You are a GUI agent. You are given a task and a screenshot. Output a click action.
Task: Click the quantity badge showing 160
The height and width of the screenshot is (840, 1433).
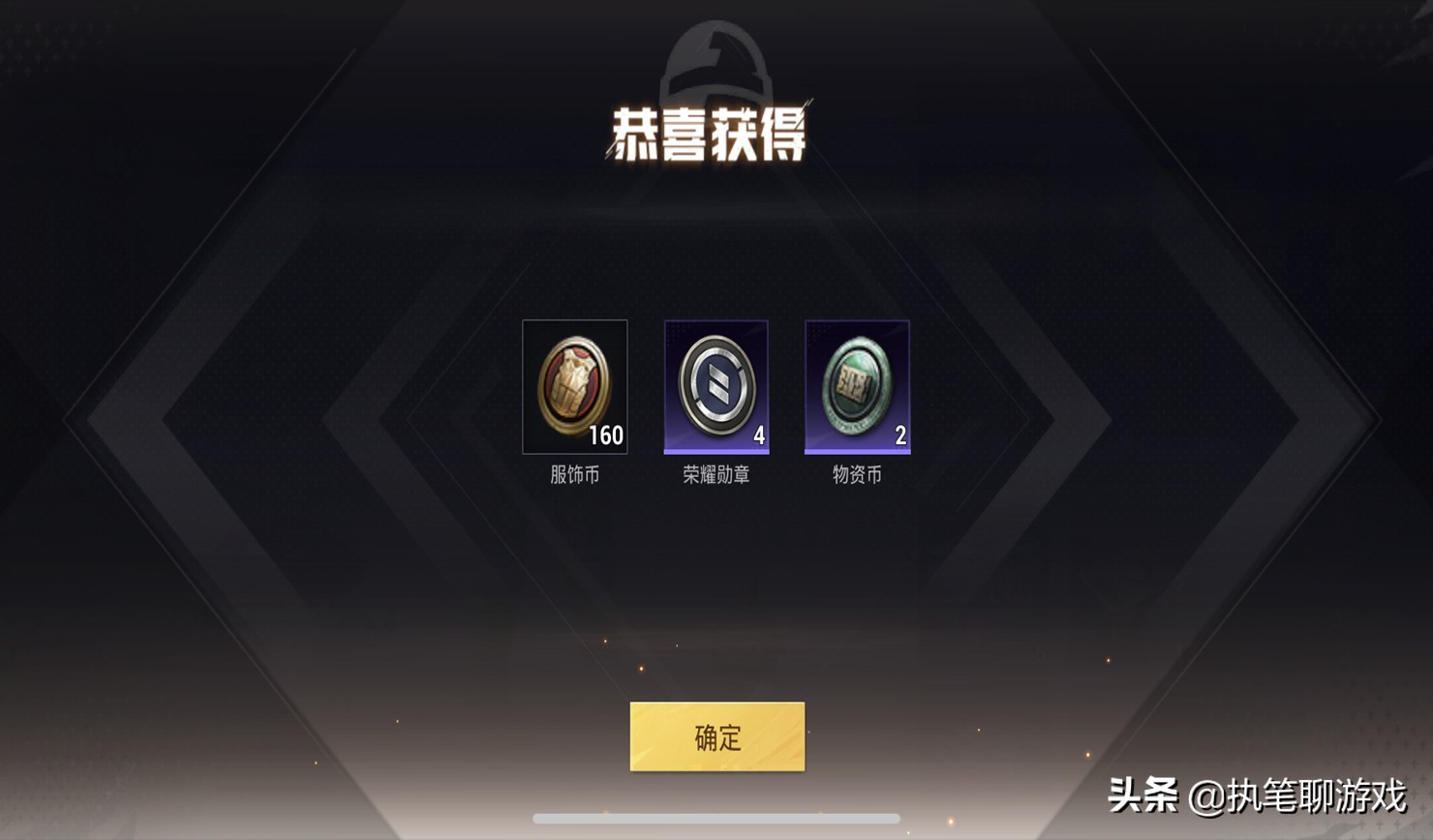pyautogui.click(x=606, y=435)
